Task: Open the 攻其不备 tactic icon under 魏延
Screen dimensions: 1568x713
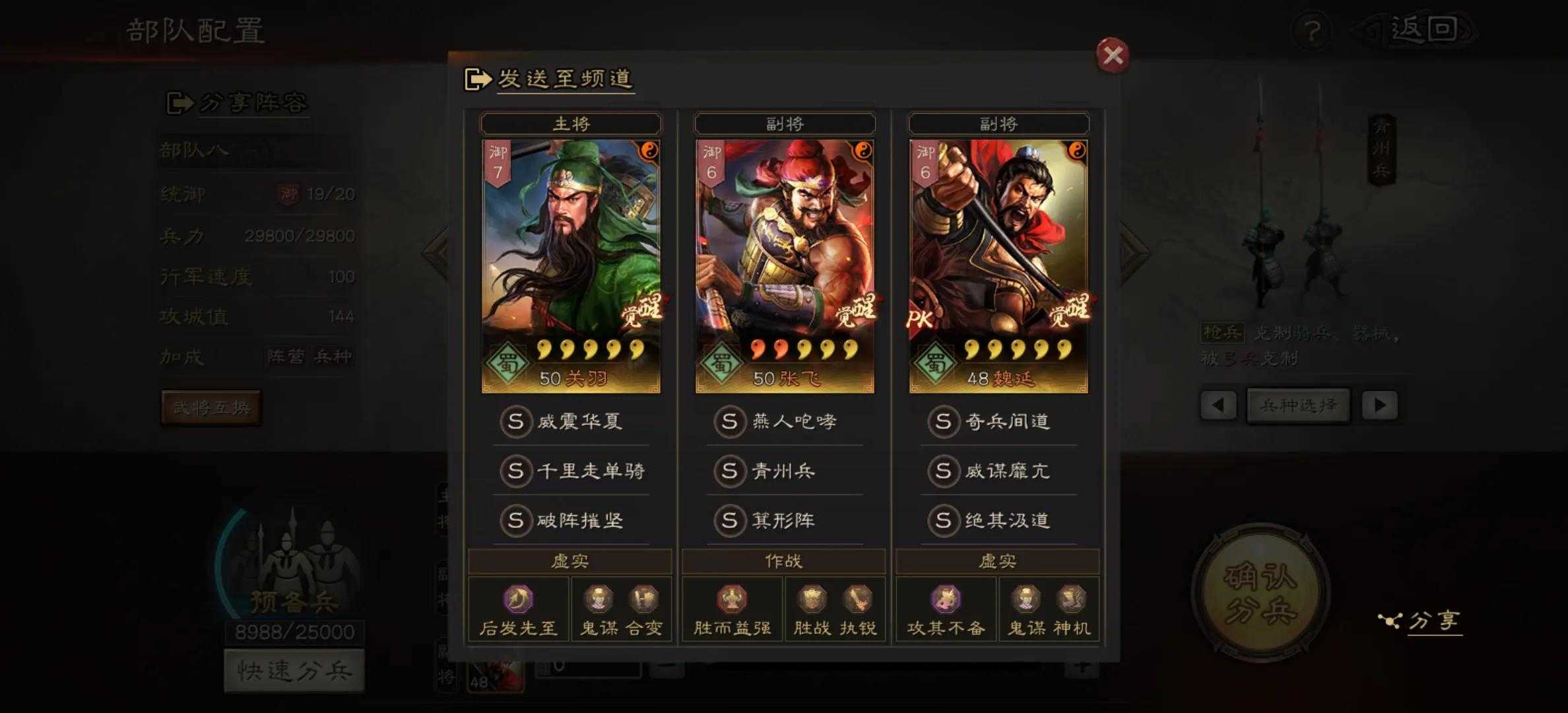Action: coord(946,599)
